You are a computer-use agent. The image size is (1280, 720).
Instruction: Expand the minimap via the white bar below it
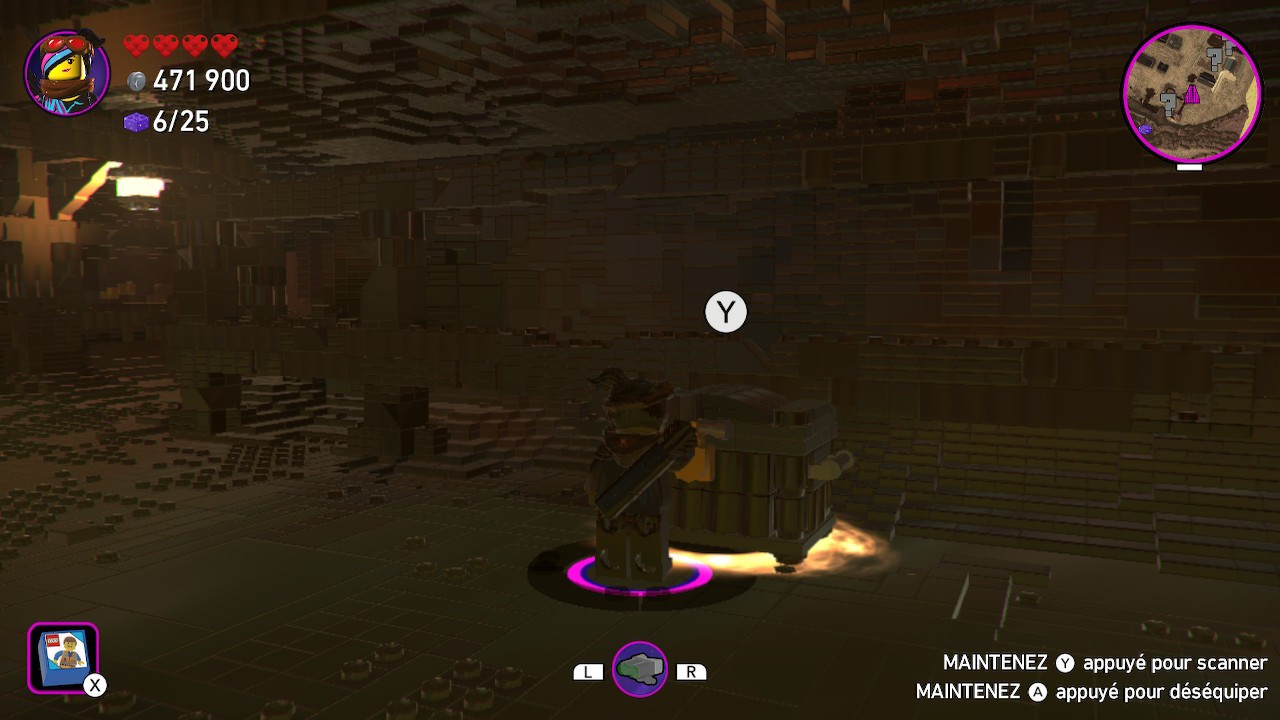click(x=1190, y=168)
